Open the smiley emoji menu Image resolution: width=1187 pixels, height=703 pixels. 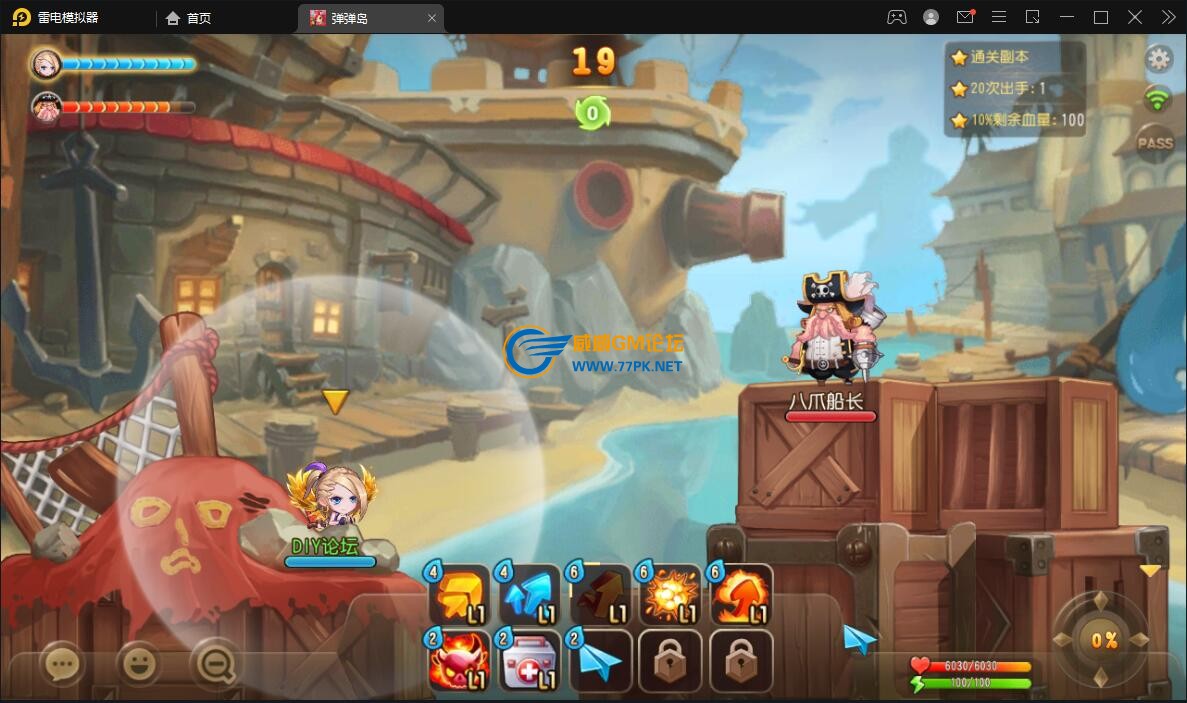click(139, 662)
